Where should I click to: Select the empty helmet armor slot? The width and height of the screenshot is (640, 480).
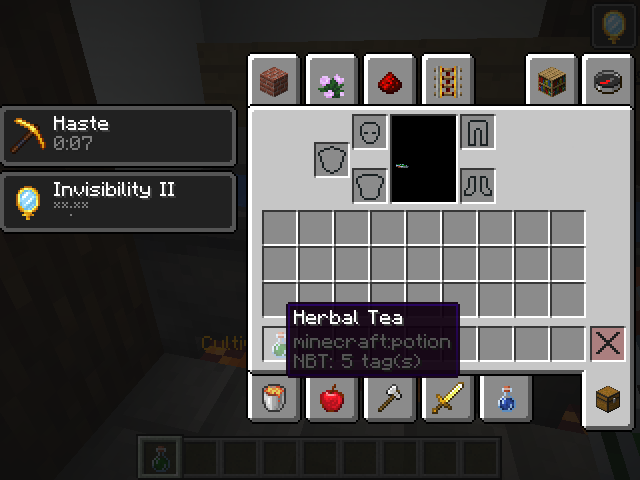click(x=370, y=132)
